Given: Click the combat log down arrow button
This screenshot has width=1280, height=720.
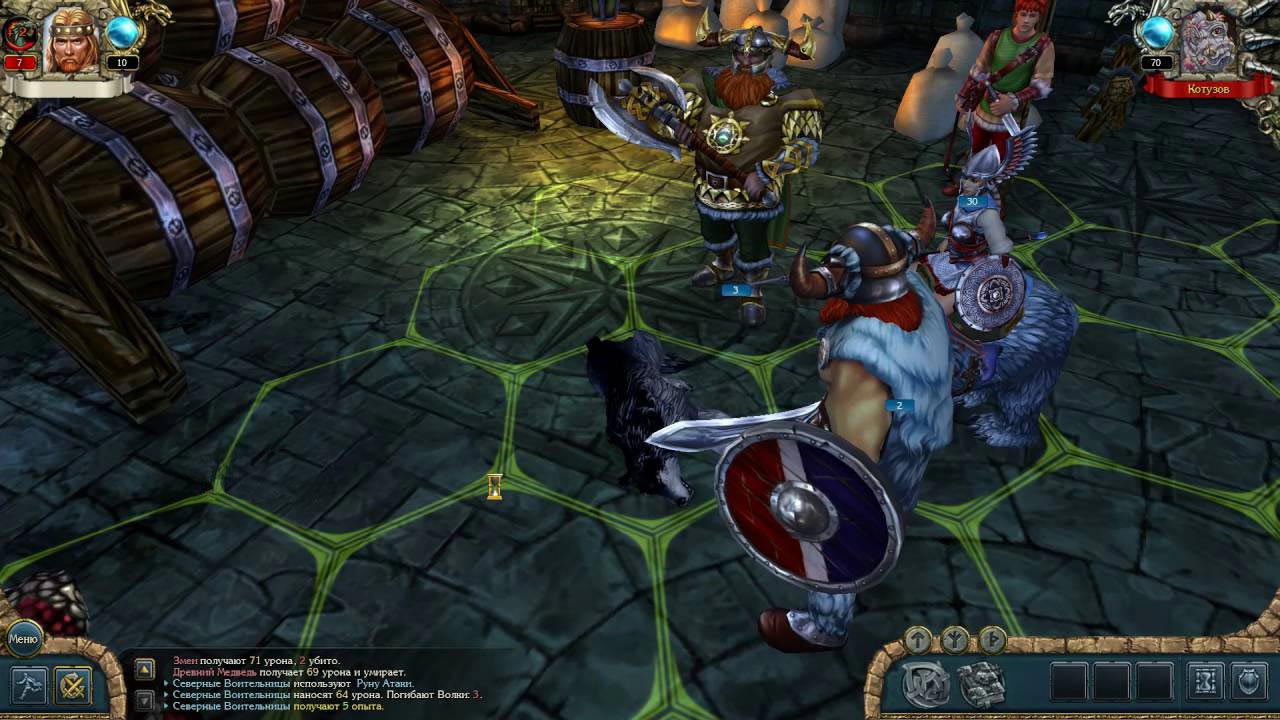Looking at the screenshot, I should pyautogui.click(x=145, y=701).
